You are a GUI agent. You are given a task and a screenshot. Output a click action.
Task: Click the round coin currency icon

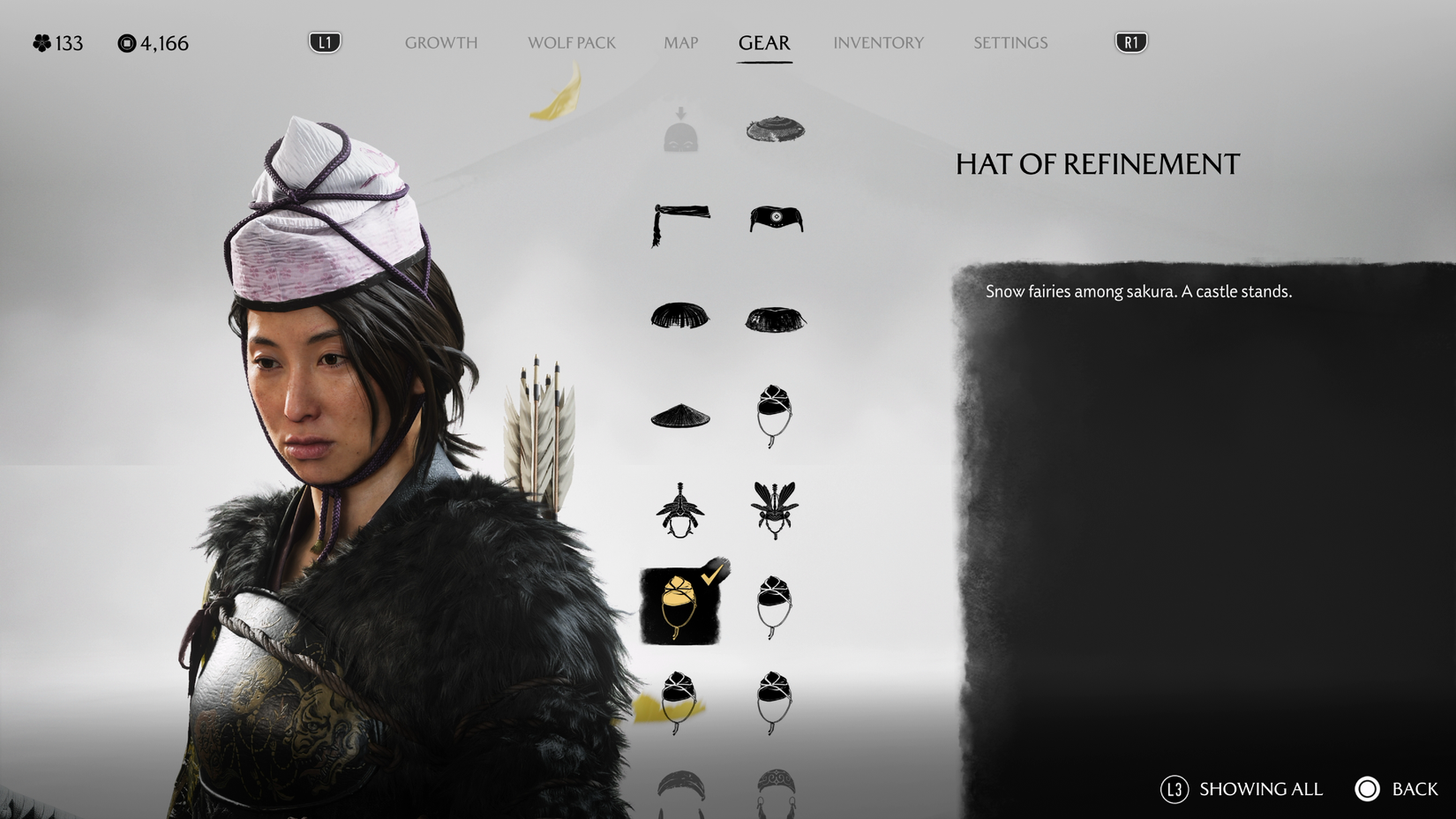coord(126,42)
